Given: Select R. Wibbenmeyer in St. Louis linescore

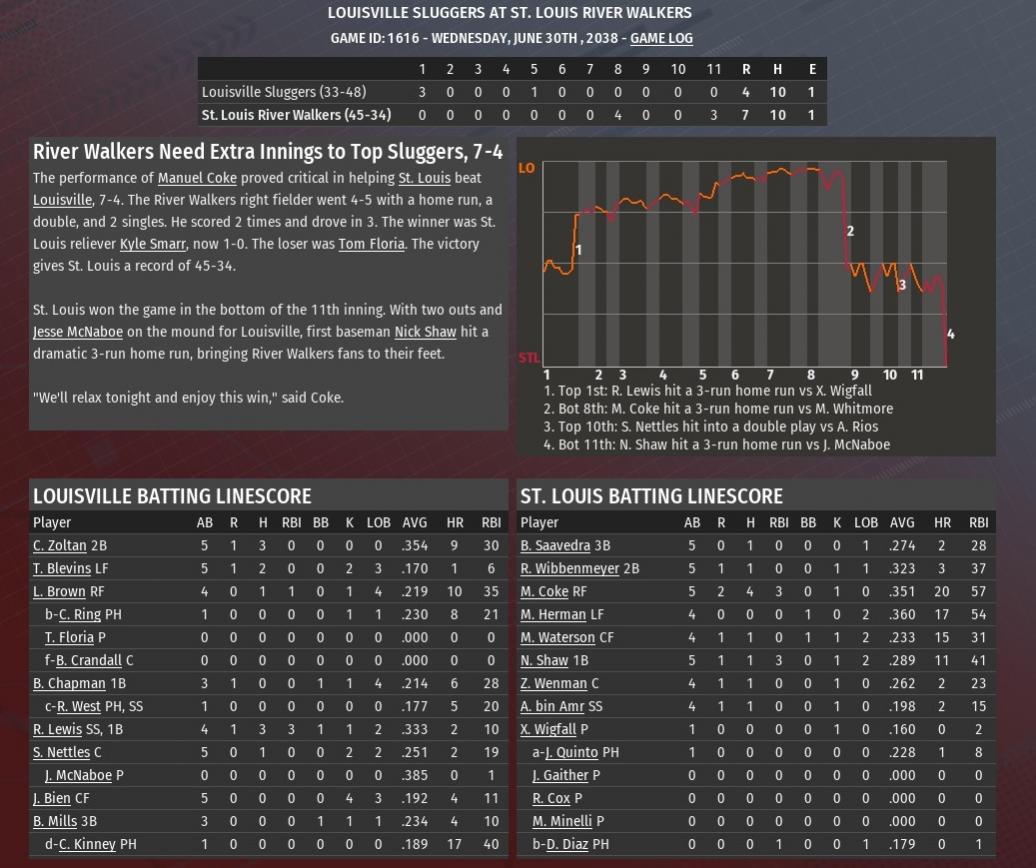Looking at the screenshot, I should (570, 569).
